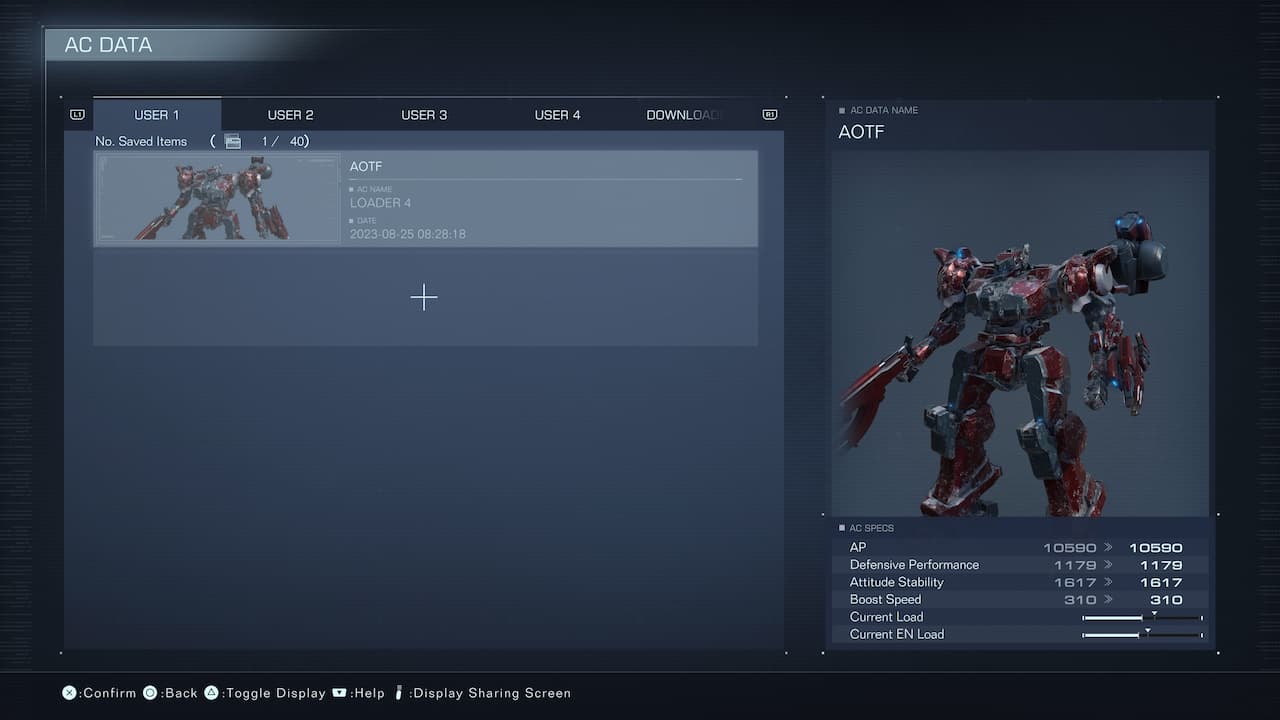The height and width of the screenshot is (720, 1280).
Task: Open the DOWNLOADED tab
Action: click(684, 114)
